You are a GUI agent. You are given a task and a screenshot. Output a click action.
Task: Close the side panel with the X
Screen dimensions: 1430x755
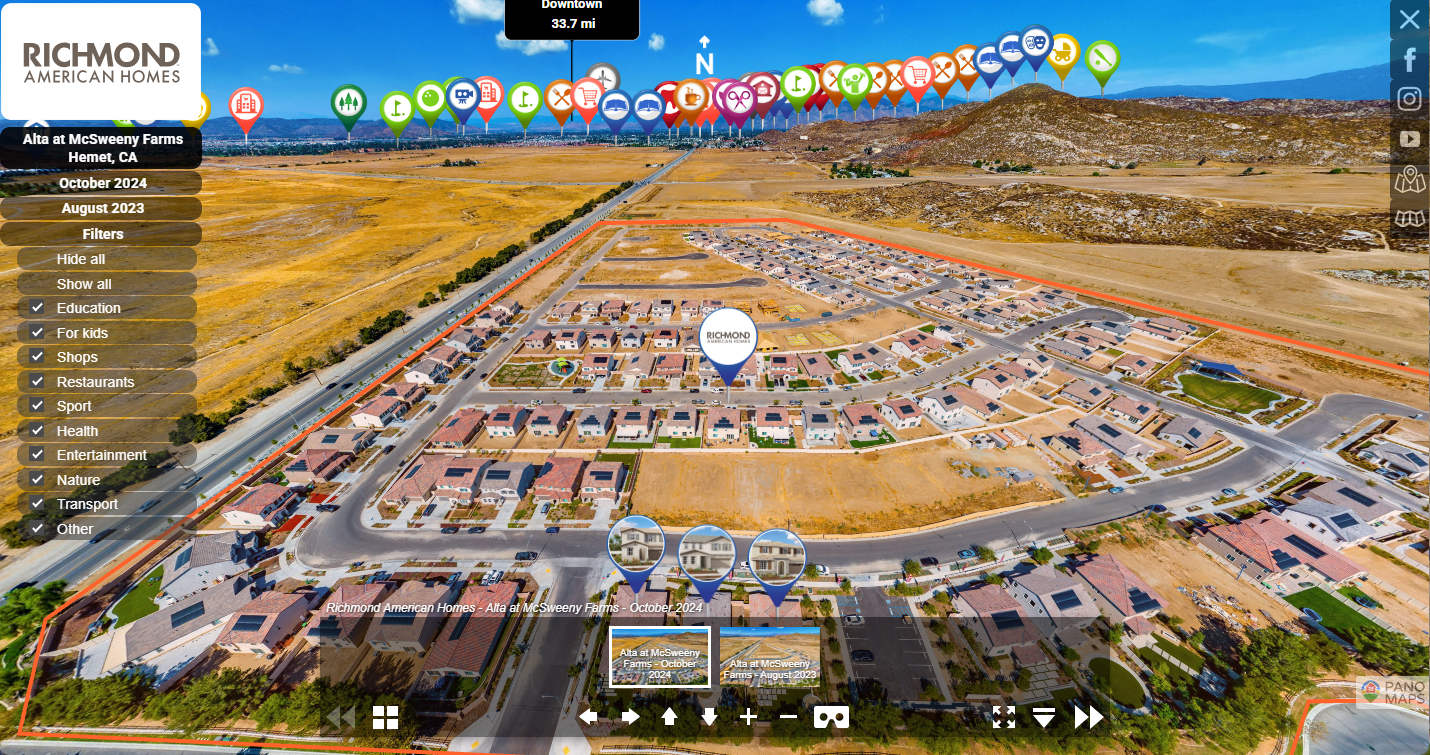(x=1409, y=19)
